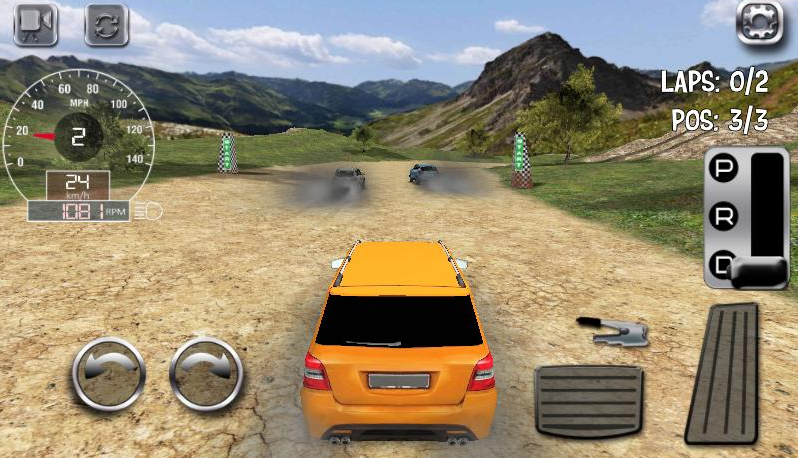The height and width of the screenshot is (458, 798).
Task: Pull the handbrake lever
Action: coord(613,331)
